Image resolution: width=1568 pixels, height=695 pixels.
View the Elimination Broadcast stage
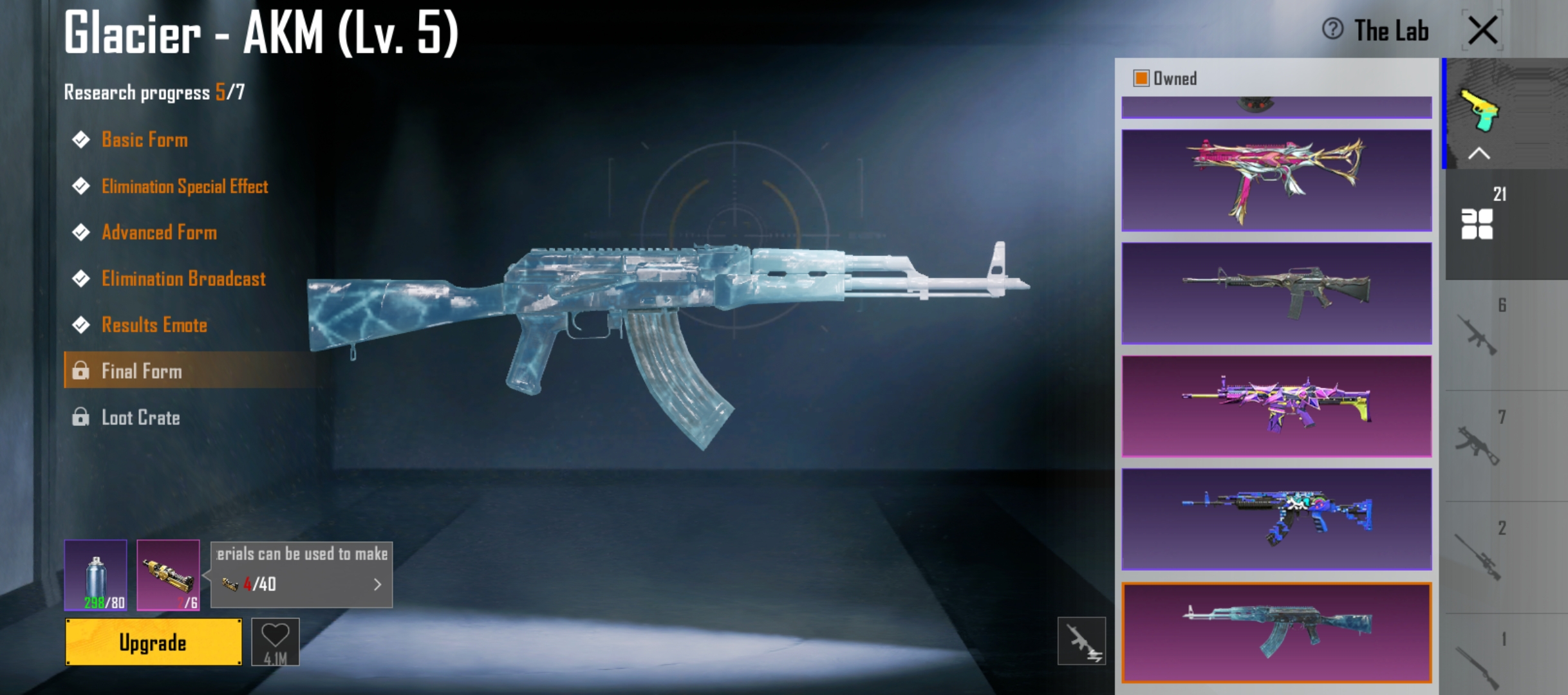coord(183,279)
